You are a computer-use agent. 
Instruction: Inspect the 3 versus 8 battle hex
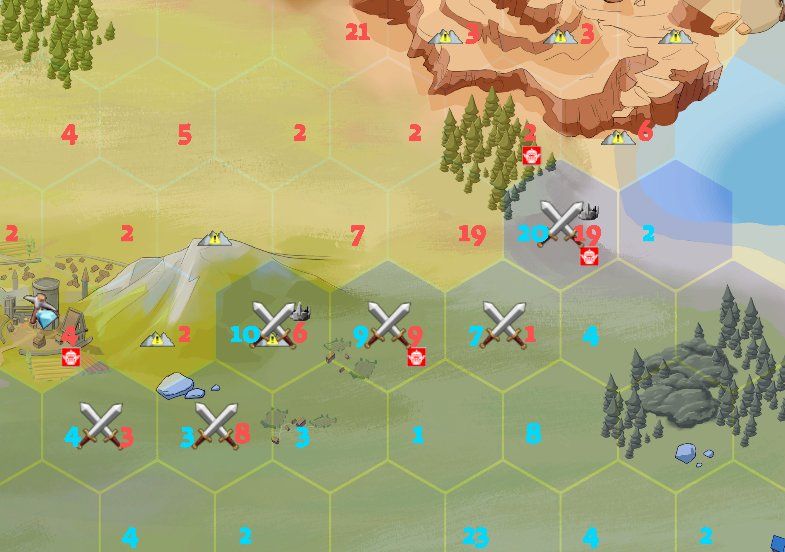click(215, 426)
